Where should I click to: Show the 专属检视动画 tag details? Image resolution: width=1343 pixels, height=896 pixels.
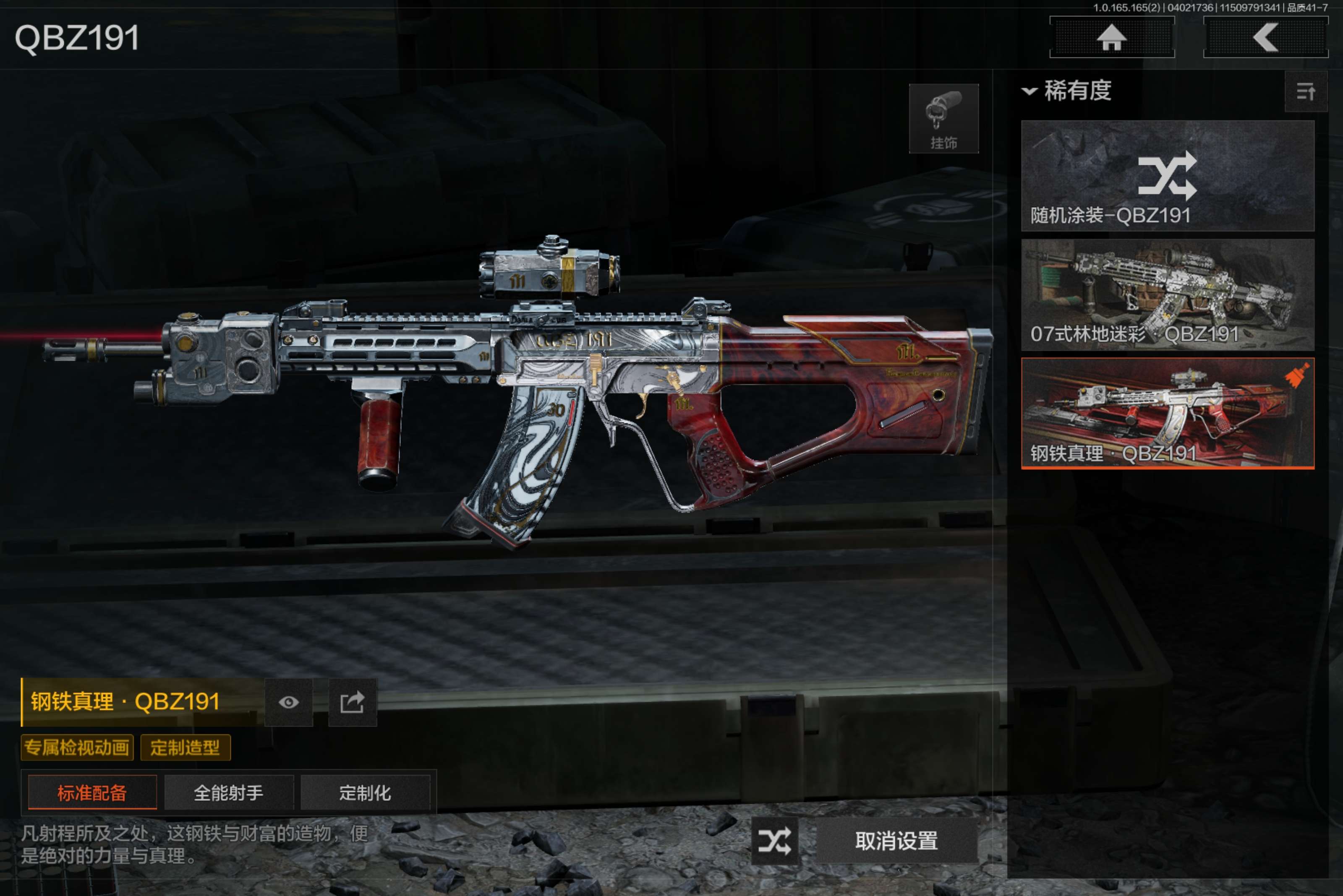[77, 748]
